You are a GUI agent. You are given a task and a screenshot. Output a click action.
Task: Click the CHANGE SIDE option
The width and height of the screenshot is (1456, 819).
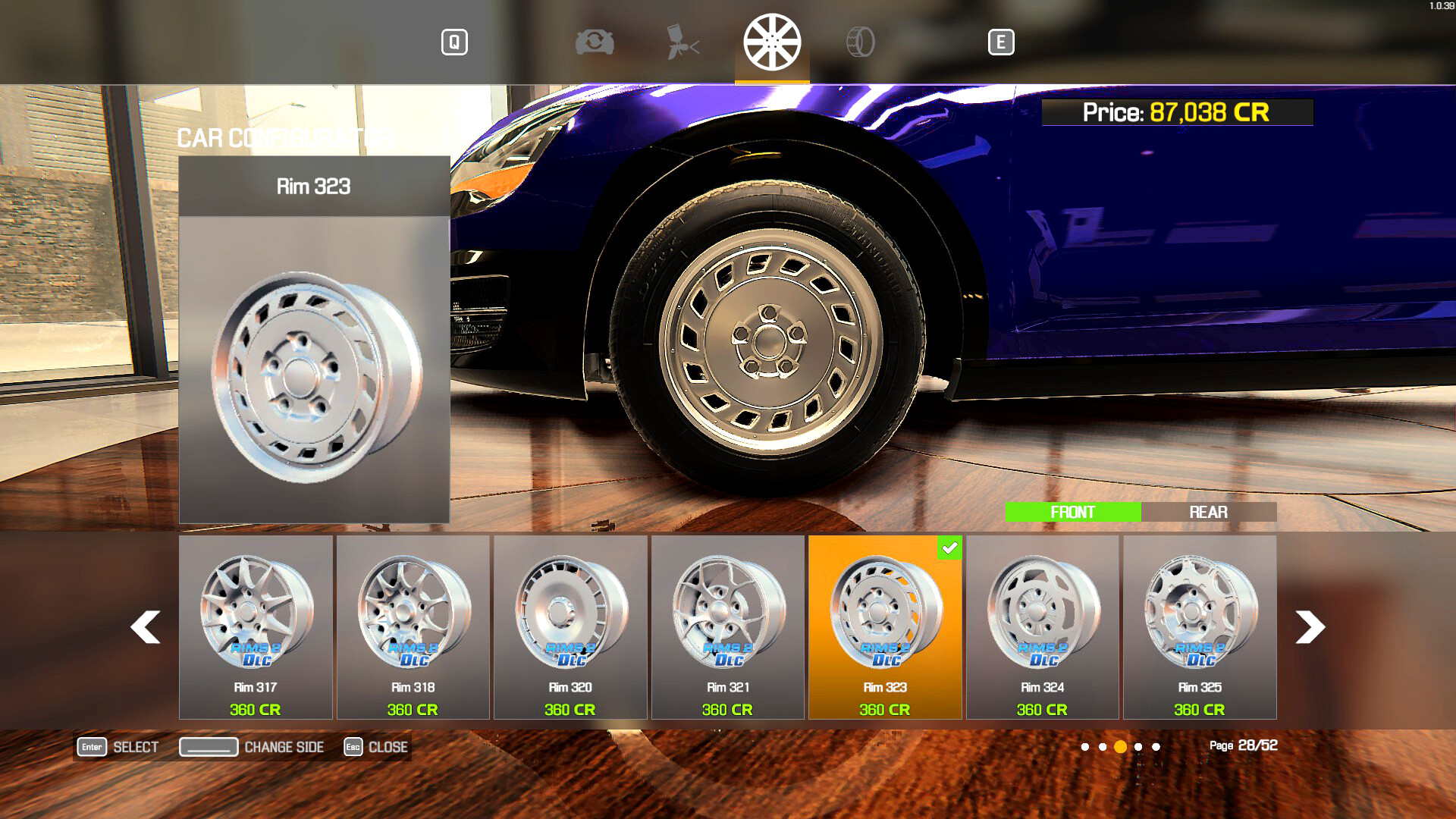tap(252, 747)
